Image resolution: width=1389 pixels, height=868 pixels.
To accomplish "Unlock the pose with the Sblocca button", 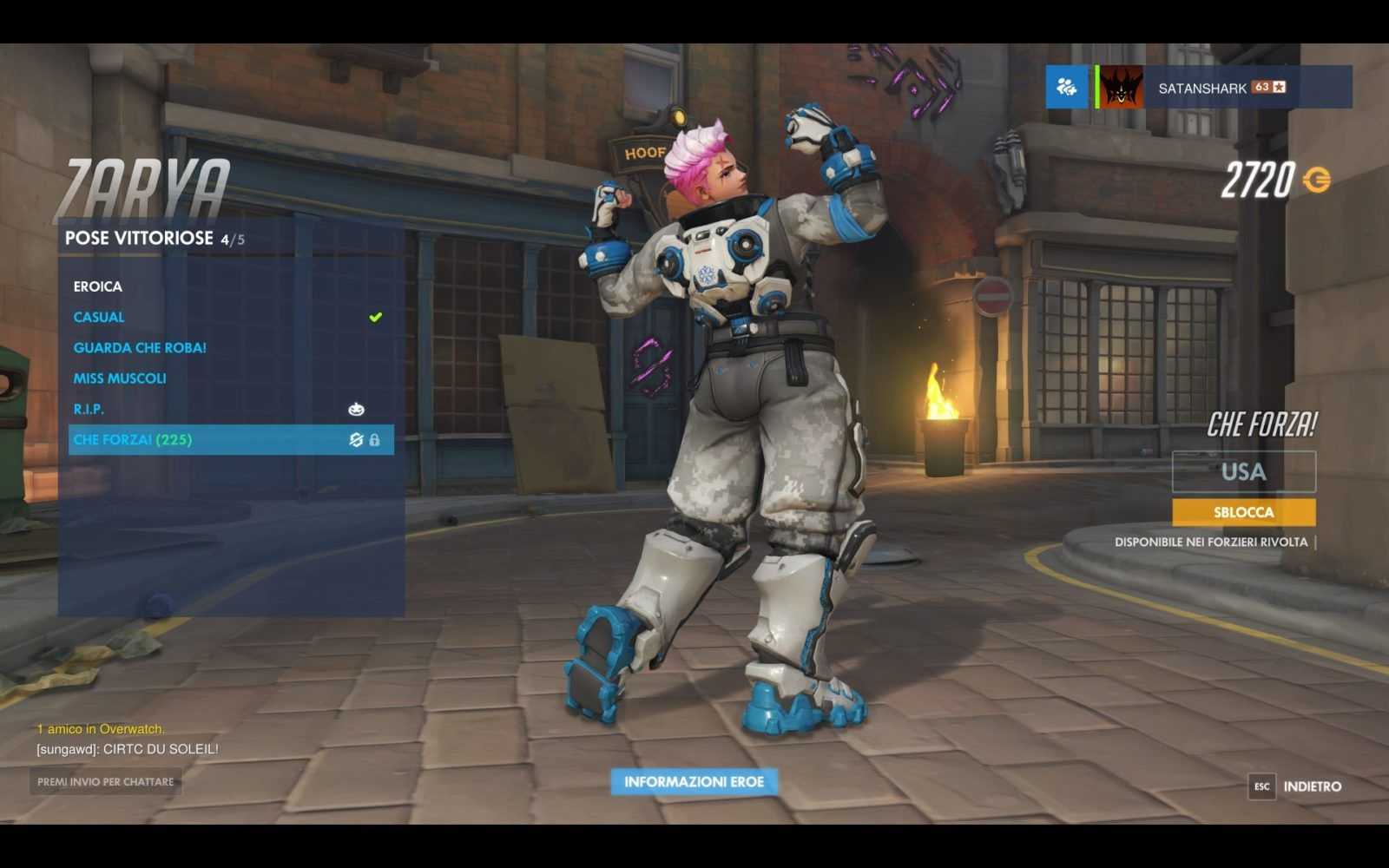I will (1243, 512).
